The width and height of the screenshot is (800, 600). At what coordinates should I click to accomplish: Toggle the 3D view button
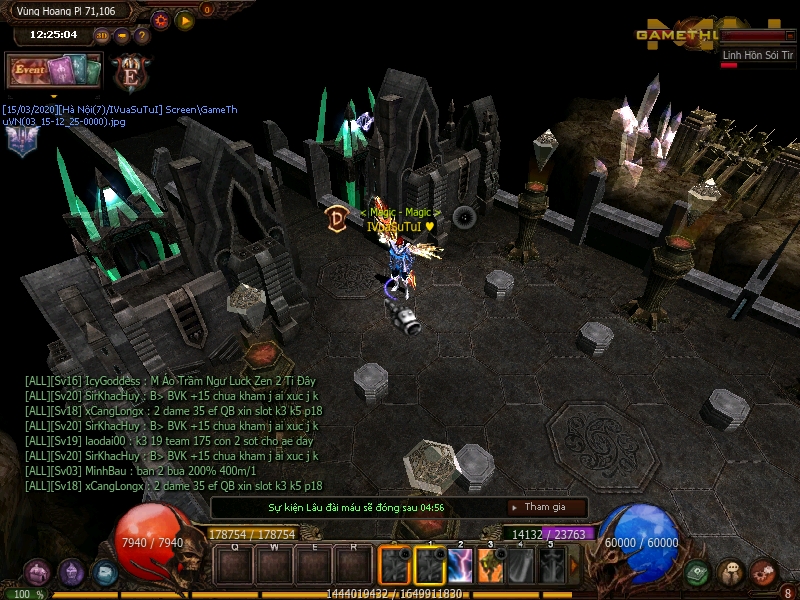coord(102,36)
